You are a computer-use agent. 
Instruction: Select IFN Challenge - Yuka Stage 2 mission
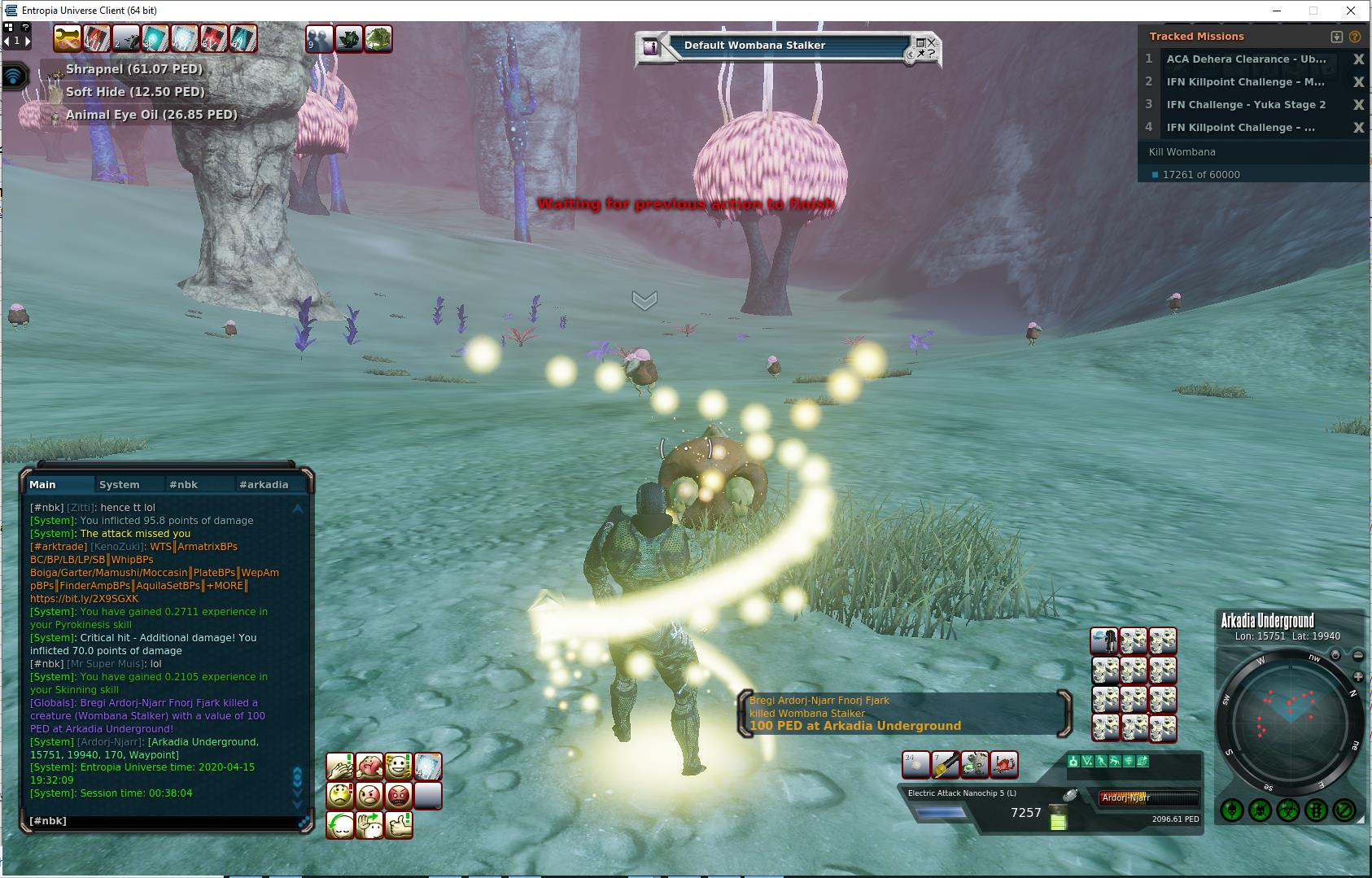pos(1245,105)
